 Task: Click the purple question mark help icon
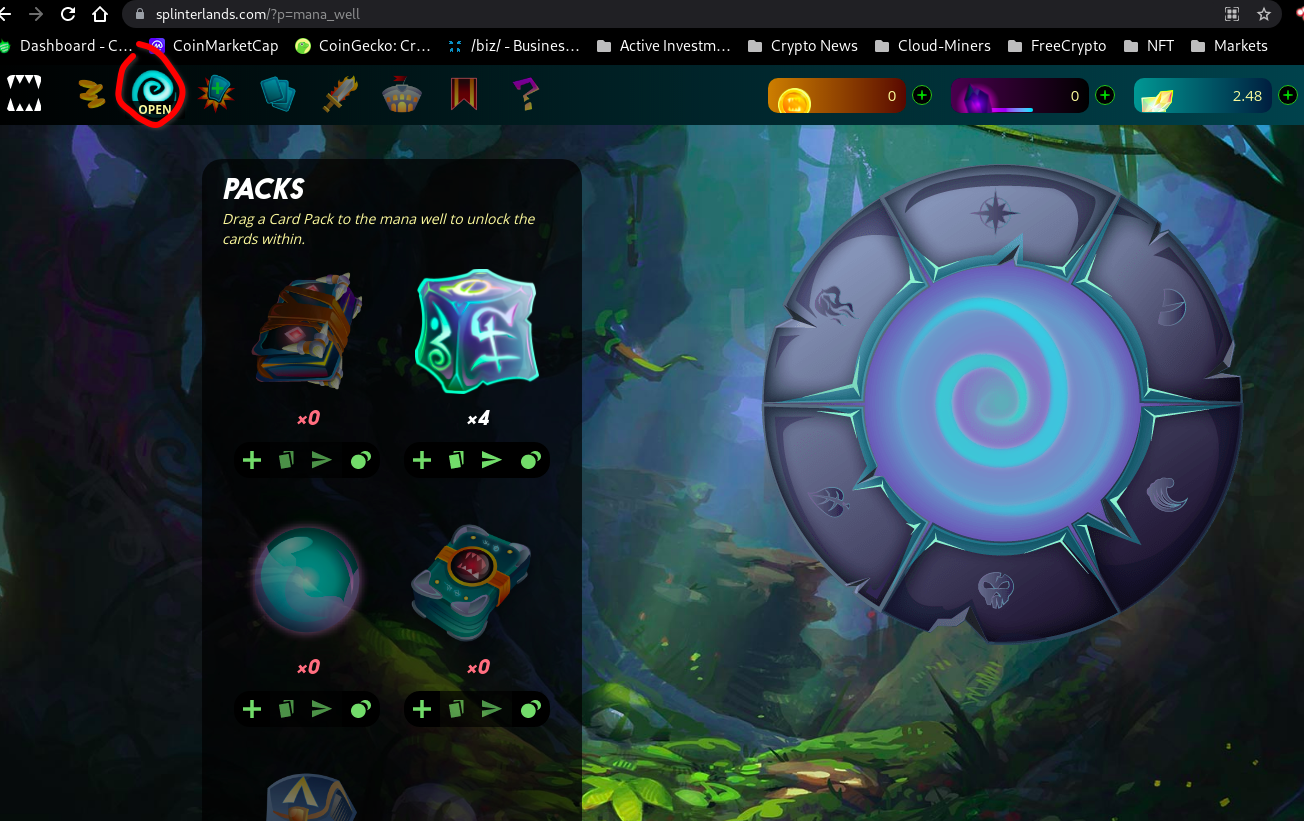(x=525, y=94)
